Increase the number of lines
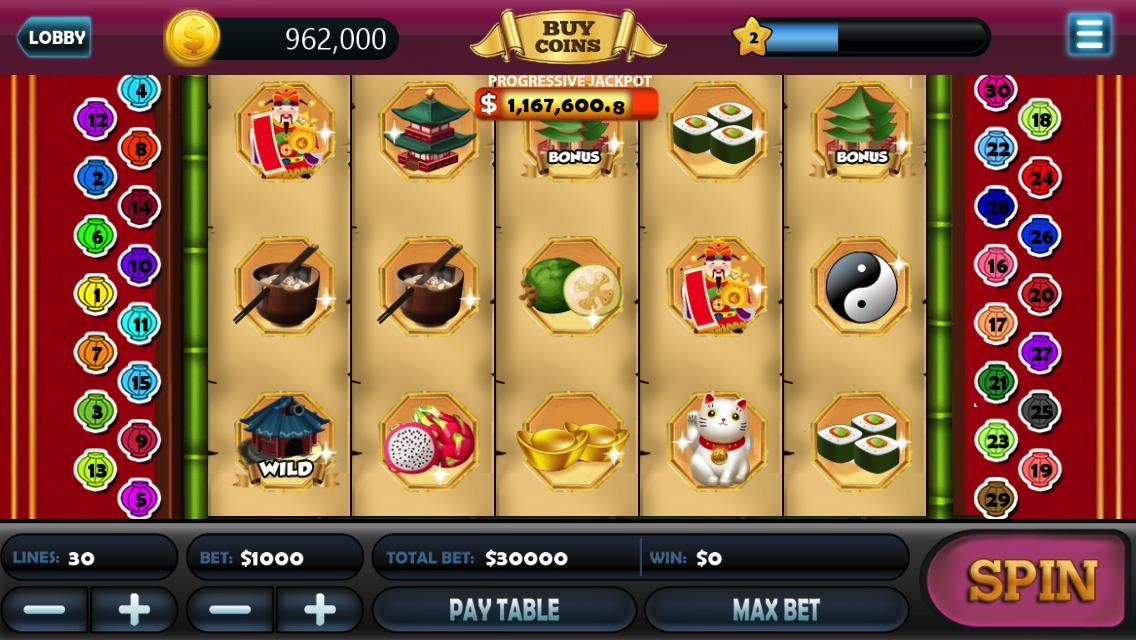The image size is (1136, 640). (x=134, y=609)
